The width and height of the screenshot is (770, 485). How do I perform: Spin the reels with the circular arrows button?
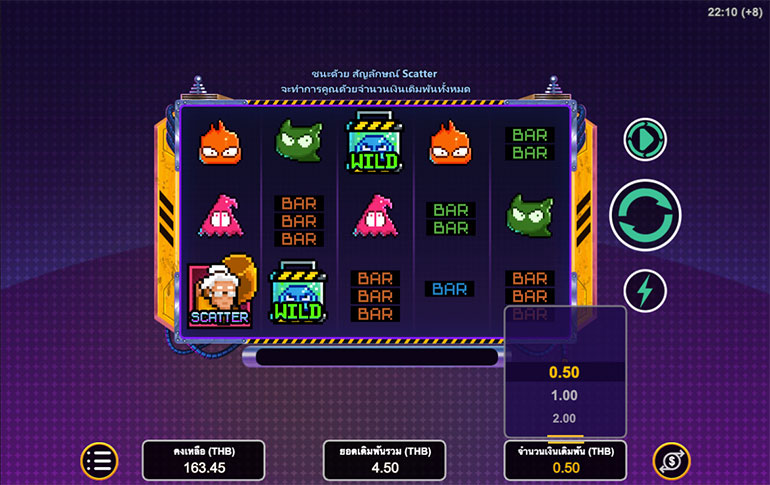coord(645,215)
